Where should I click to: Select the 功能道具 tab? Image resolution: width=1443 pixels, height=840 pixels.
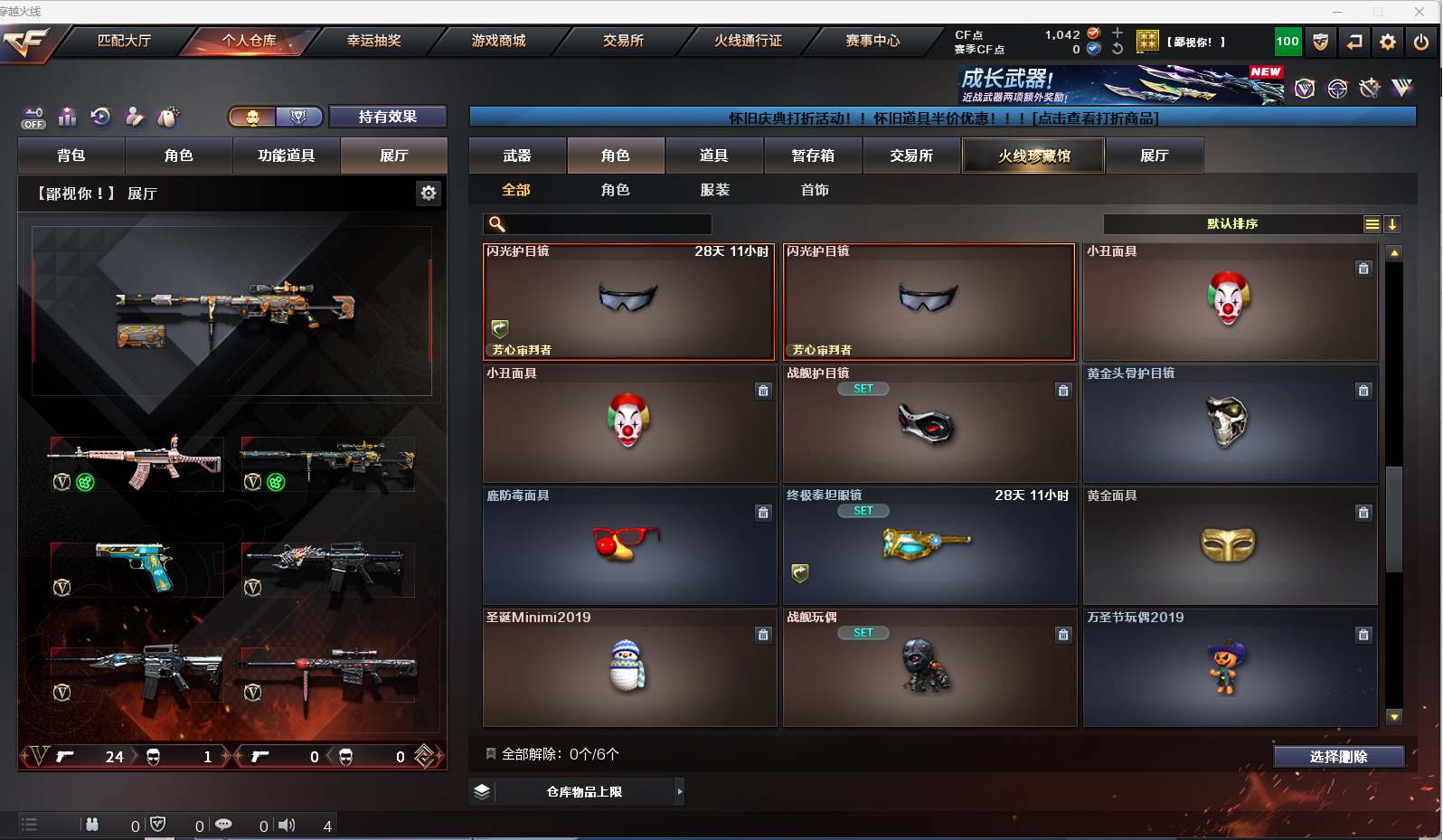tap(286, 156)
